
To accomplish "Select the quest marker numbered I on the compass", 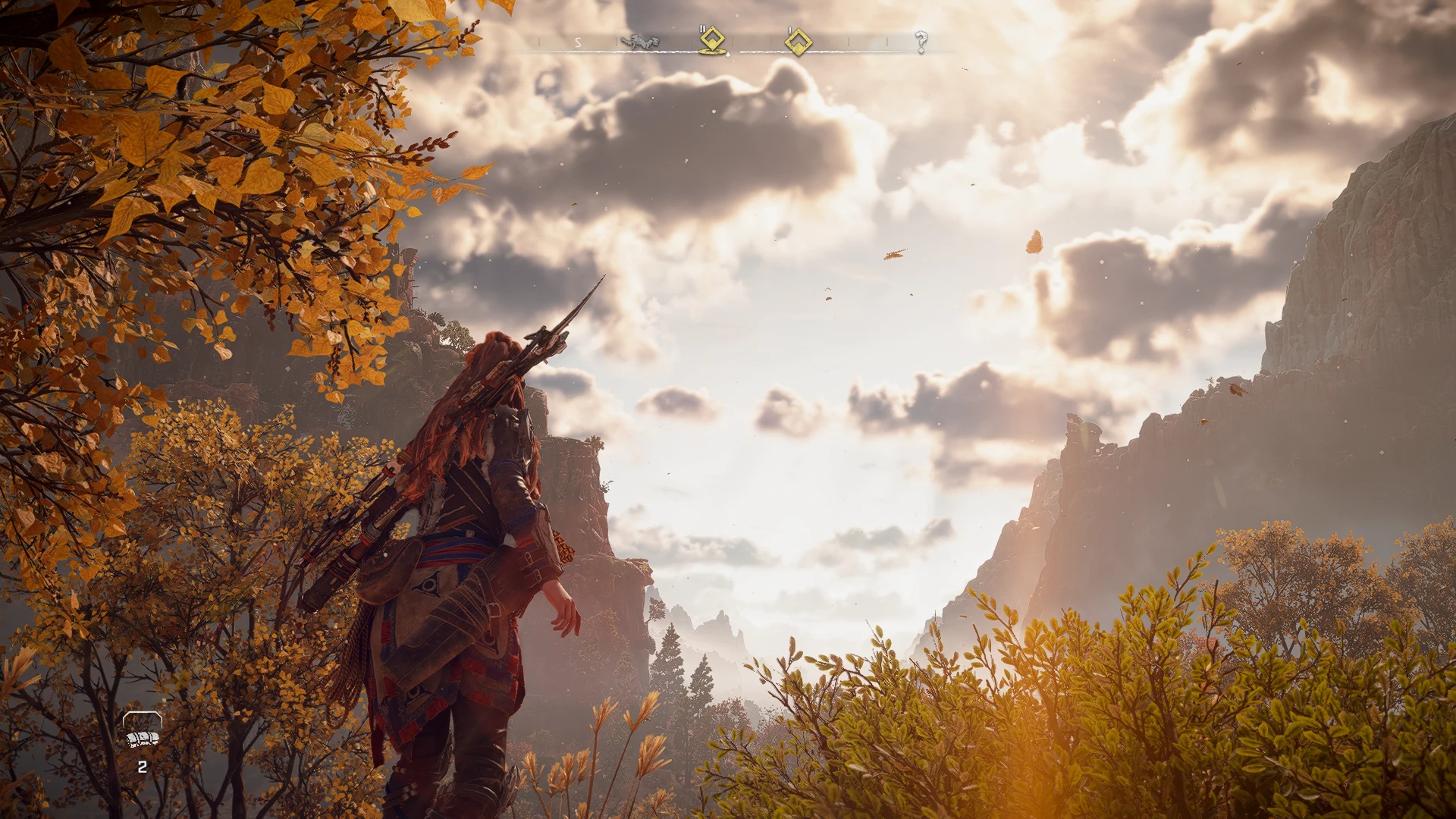I will 798,42.
